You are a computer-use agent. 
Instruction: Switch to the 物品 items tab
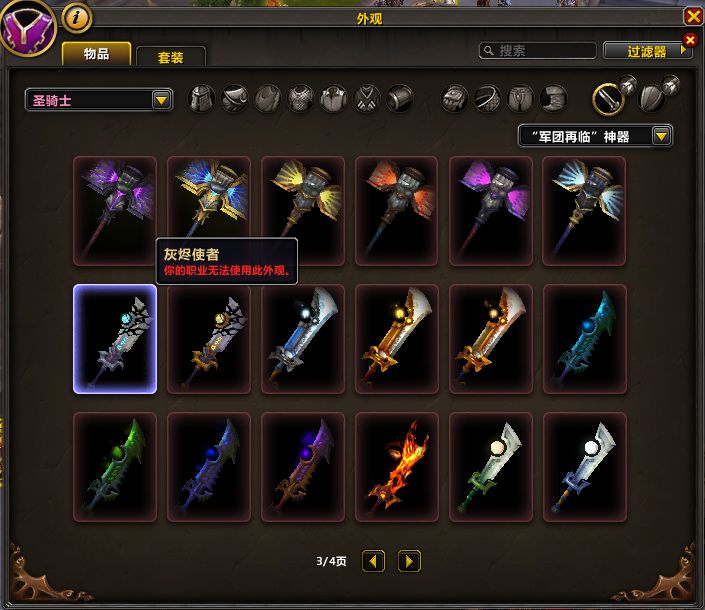click(x=96, y=54)
